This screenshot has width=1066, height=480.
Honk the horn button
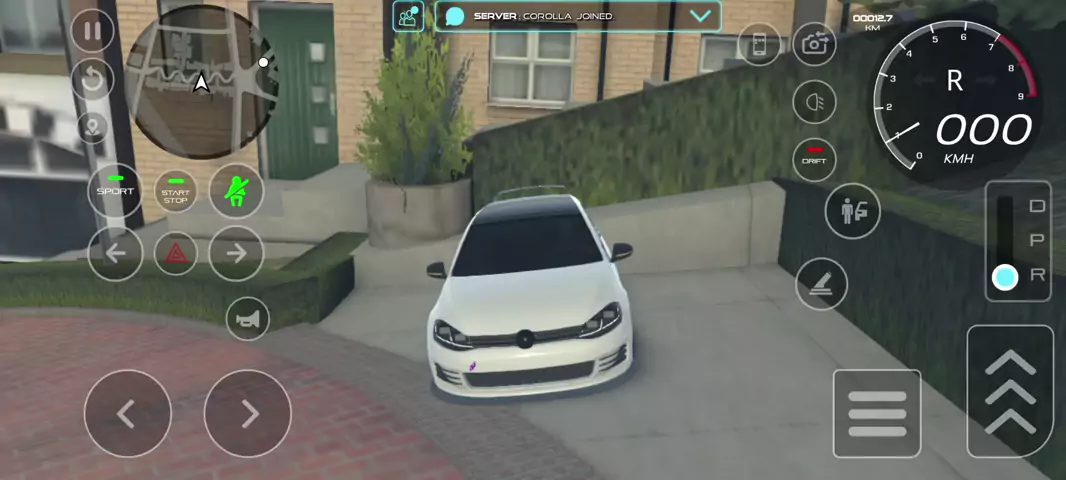pyautogui.click(x=247, y=319)
